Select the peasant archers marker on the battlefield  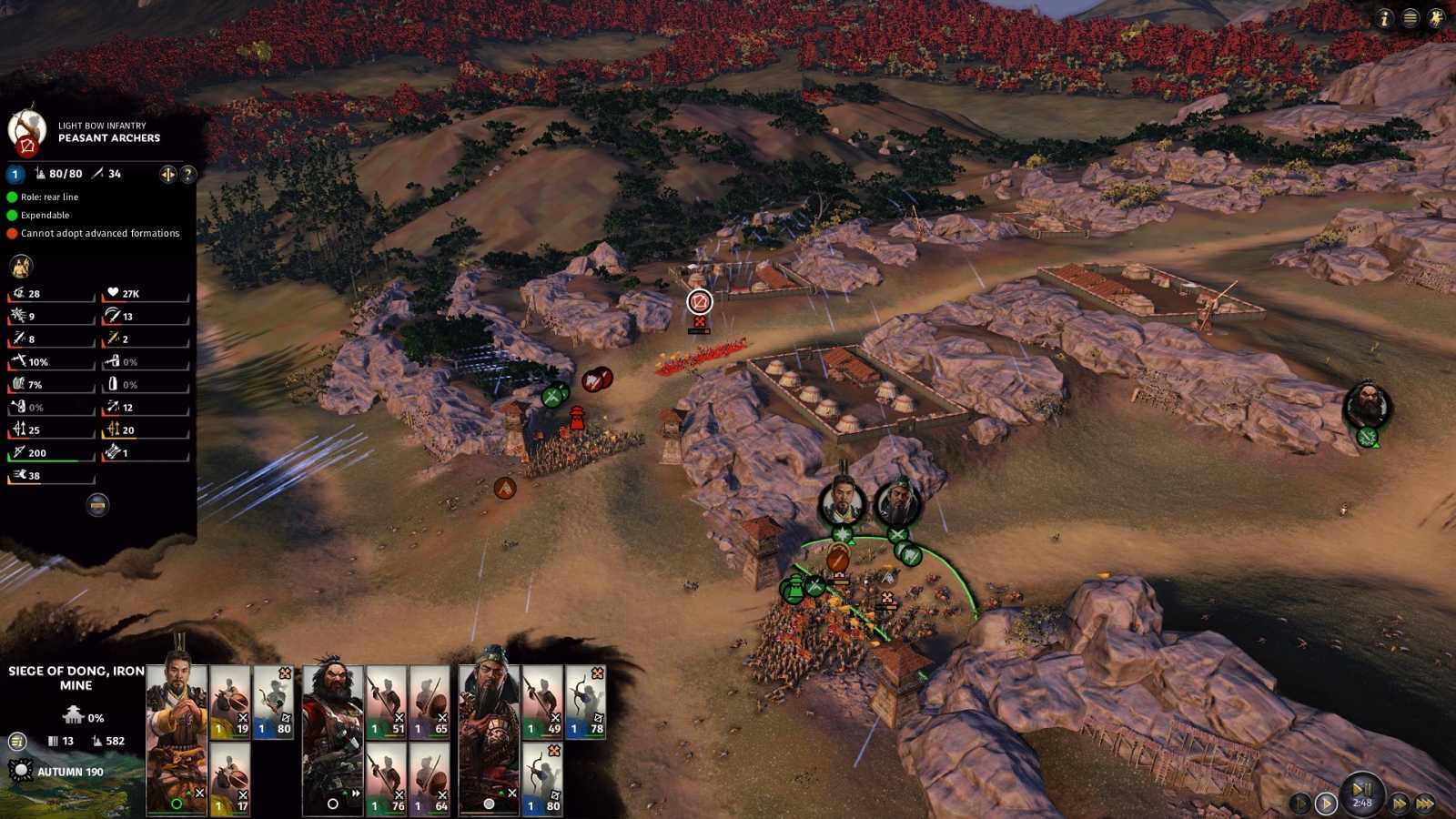coord(699,301)
